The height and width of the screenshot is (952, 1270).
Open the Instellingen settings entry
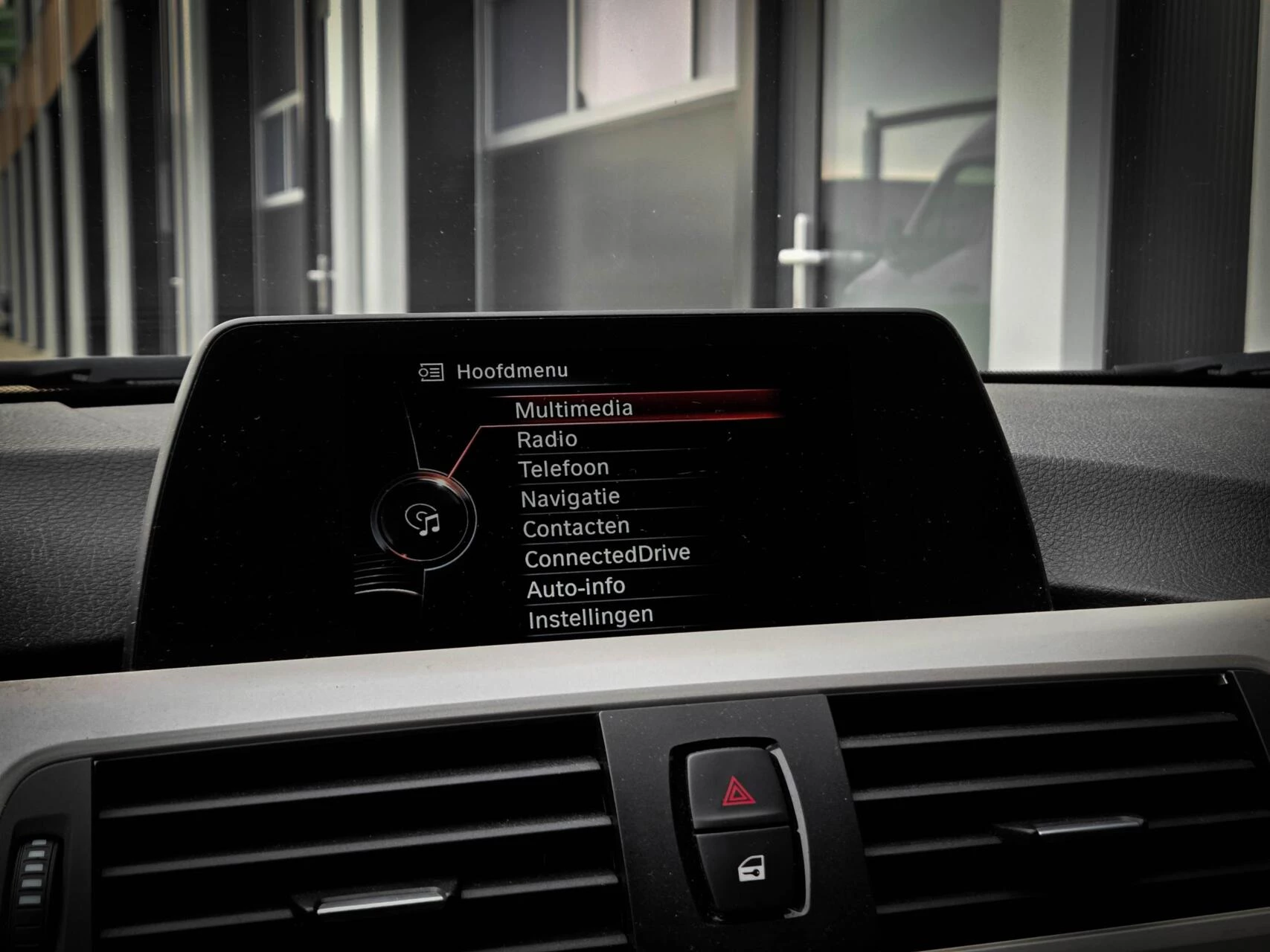click(589, 614)
